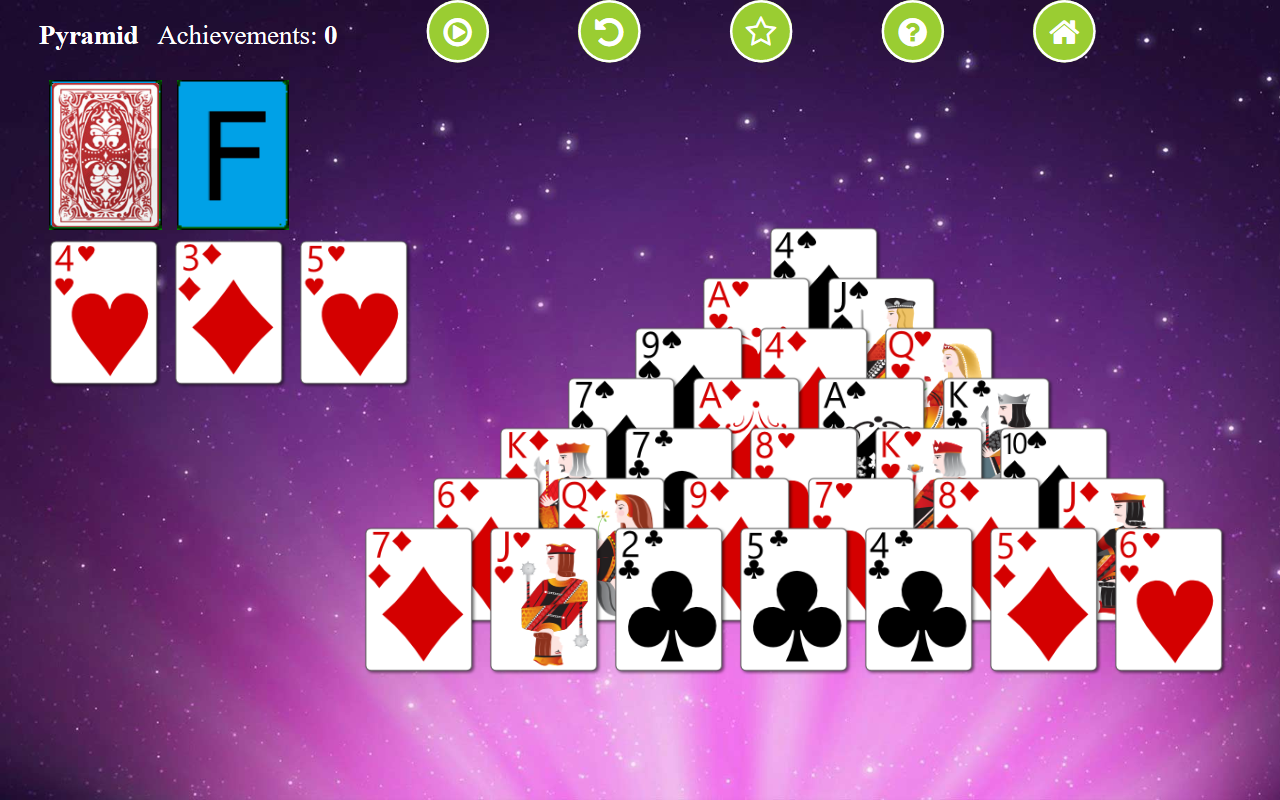Click the red card back stock pile
The width and height of the screenshot is (1280, 800).
click(x=105, y=155)
